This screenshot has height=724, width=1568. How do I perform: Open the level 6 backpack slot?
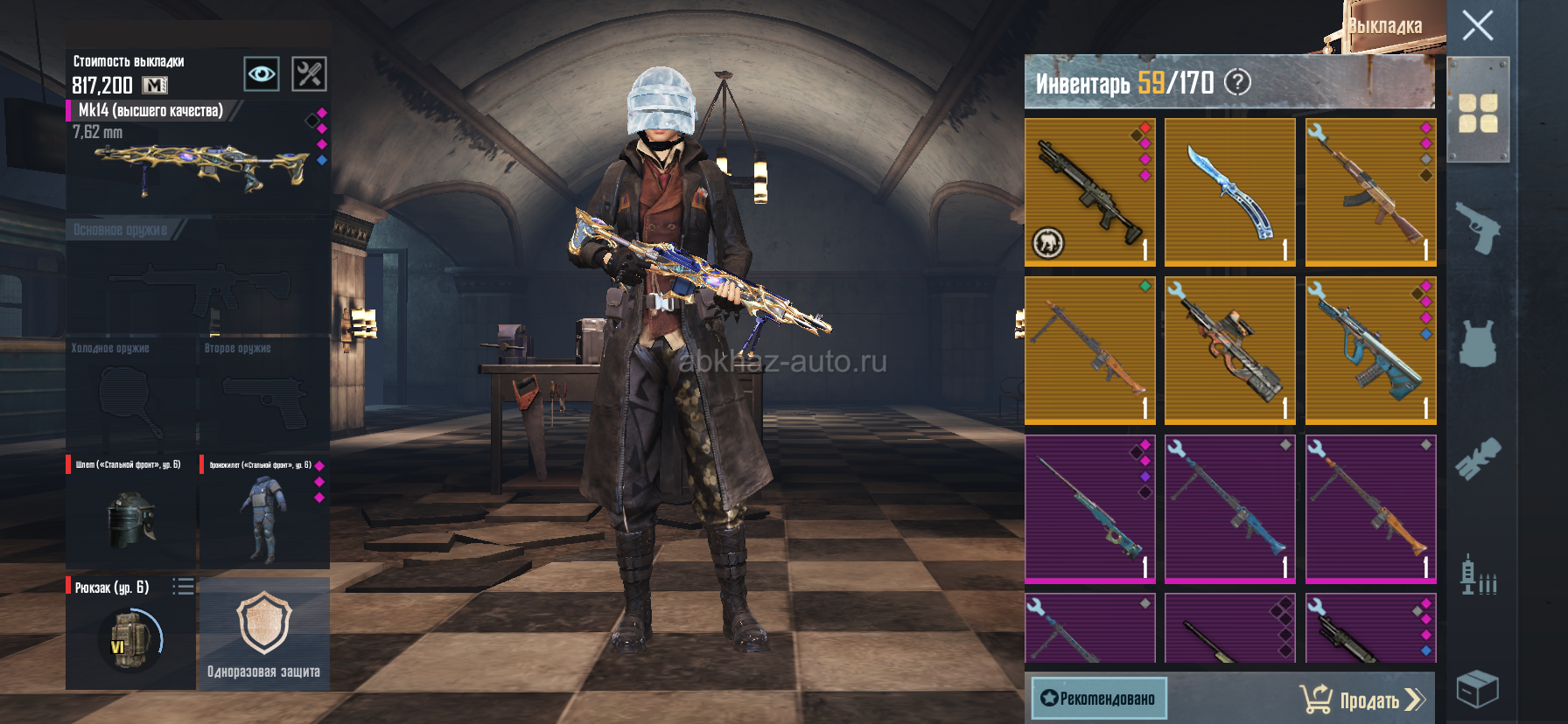click(129, 638)
